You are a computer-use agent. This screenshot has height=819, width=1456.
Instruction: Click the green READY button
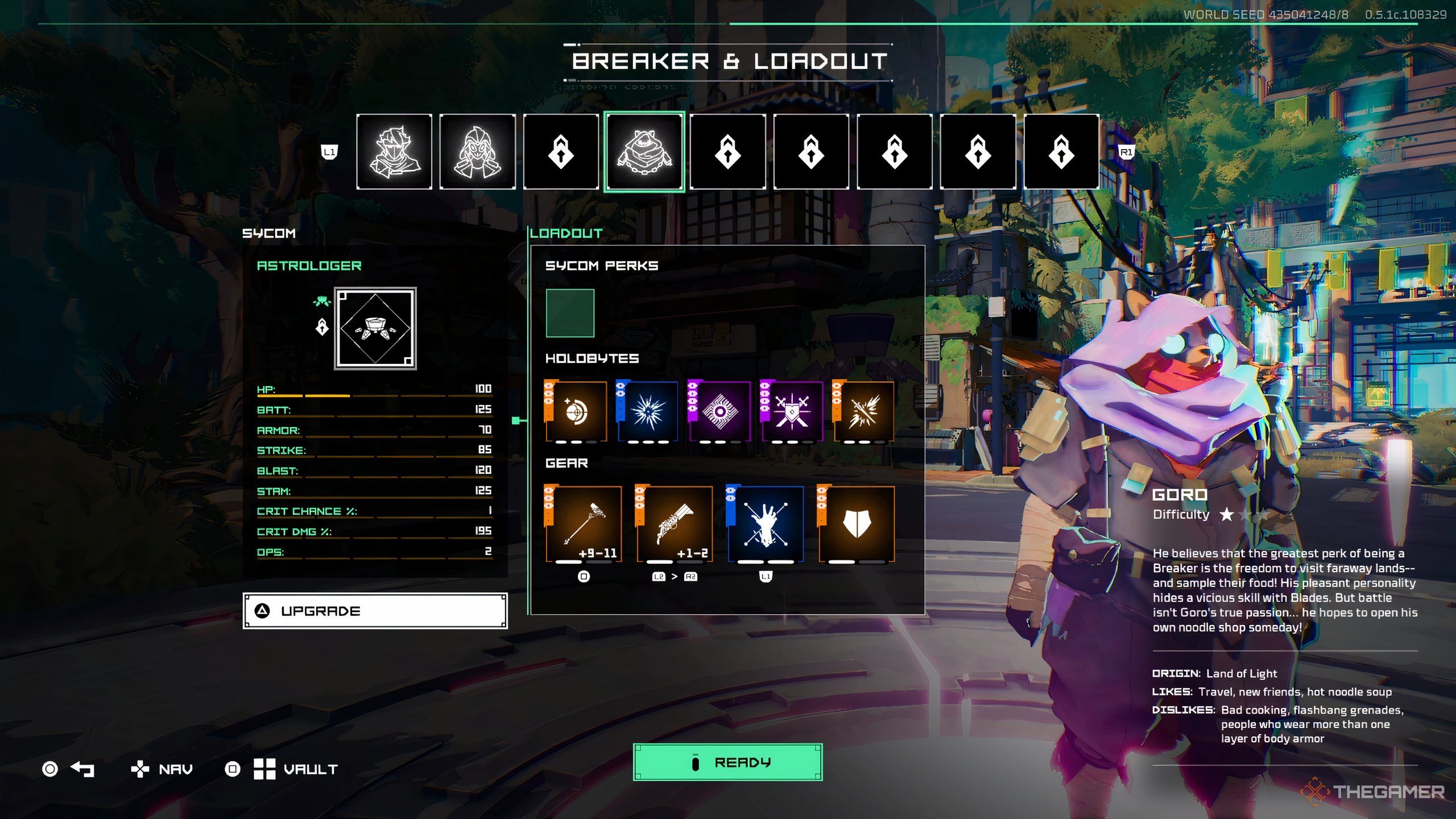[x=727, y=762]
